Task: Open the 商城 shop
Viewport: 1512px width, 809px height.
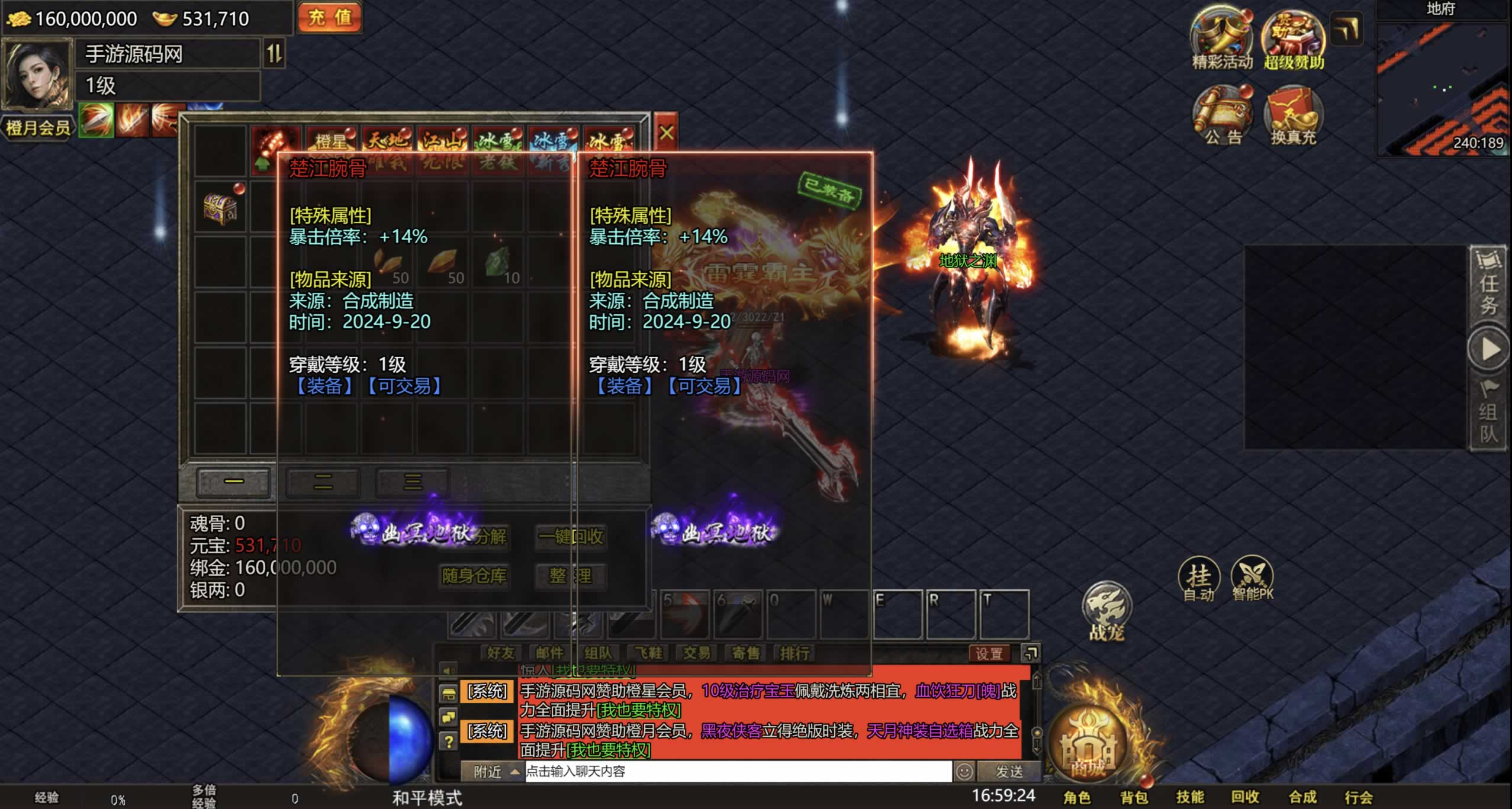Action: pos(1088,747)
